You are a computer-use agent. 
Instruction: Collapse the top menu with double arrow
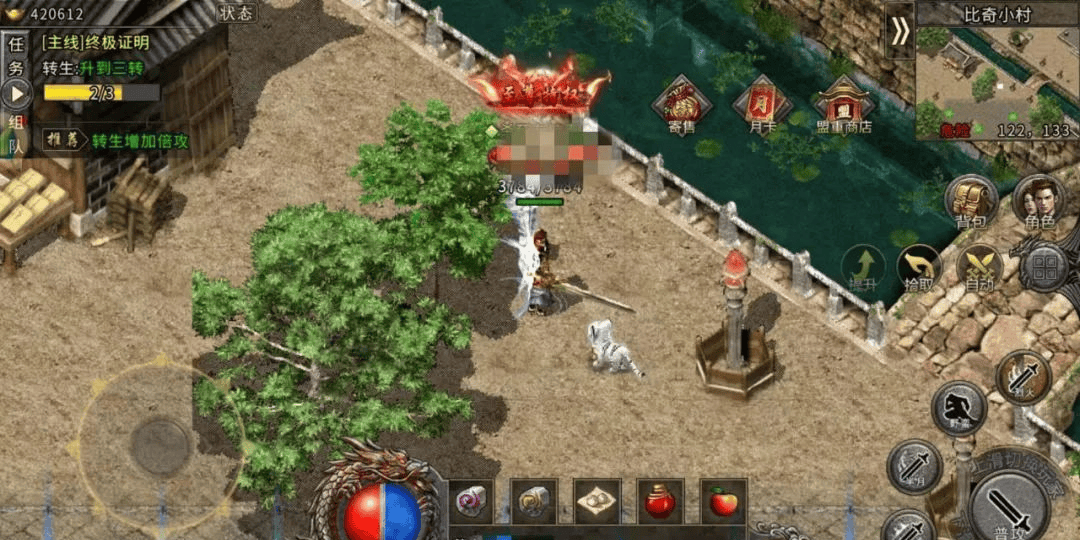[x=900, y=32]
